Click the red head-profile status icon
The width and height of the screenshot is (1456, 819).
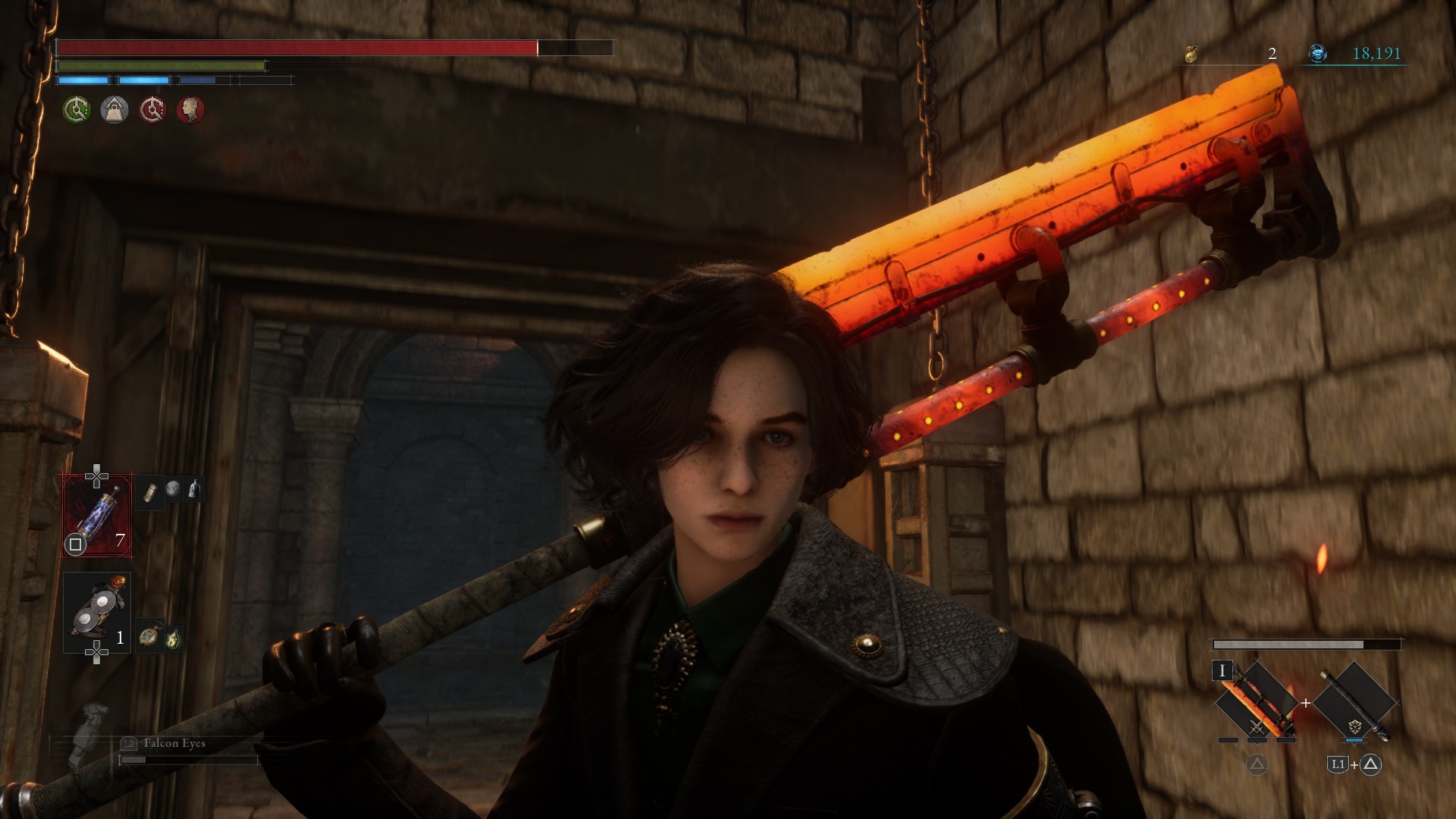click(x=190, y=110)
